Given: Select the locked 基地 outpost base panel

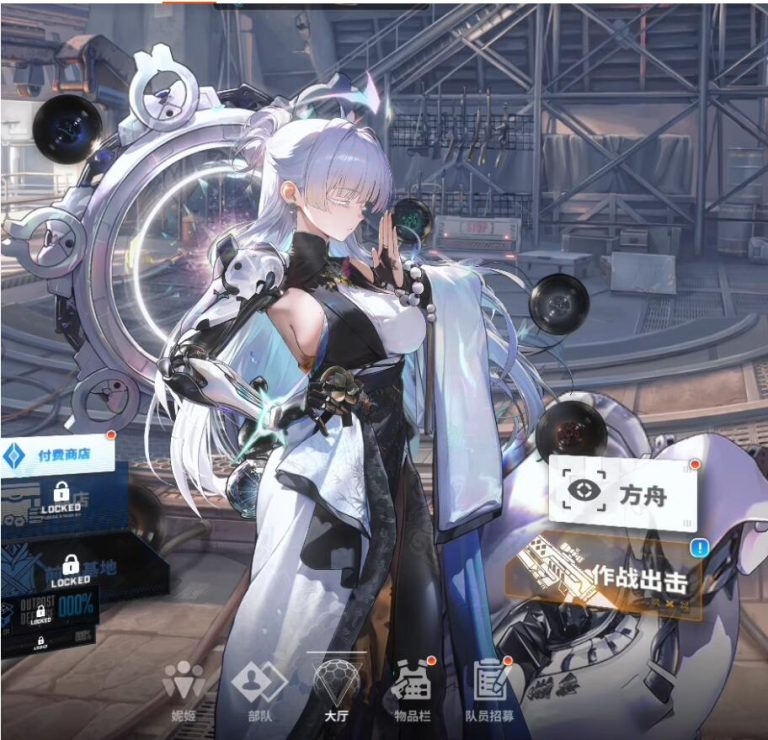Looking at the screenshot, I should click(70, 572).
